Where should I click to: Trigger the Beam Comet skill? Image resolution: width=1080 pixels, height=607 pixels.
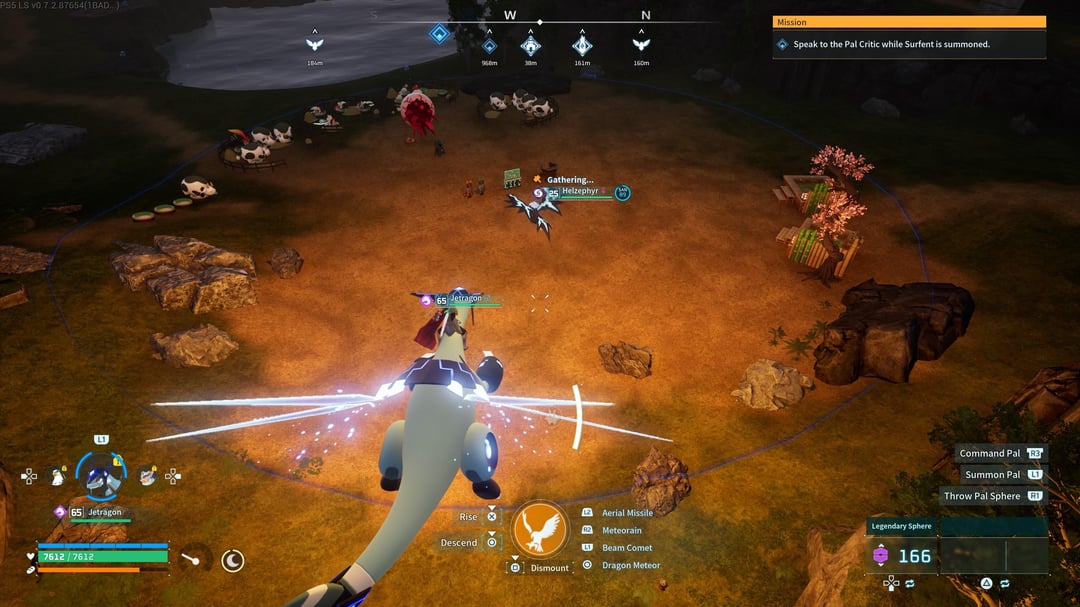(627, 548)
